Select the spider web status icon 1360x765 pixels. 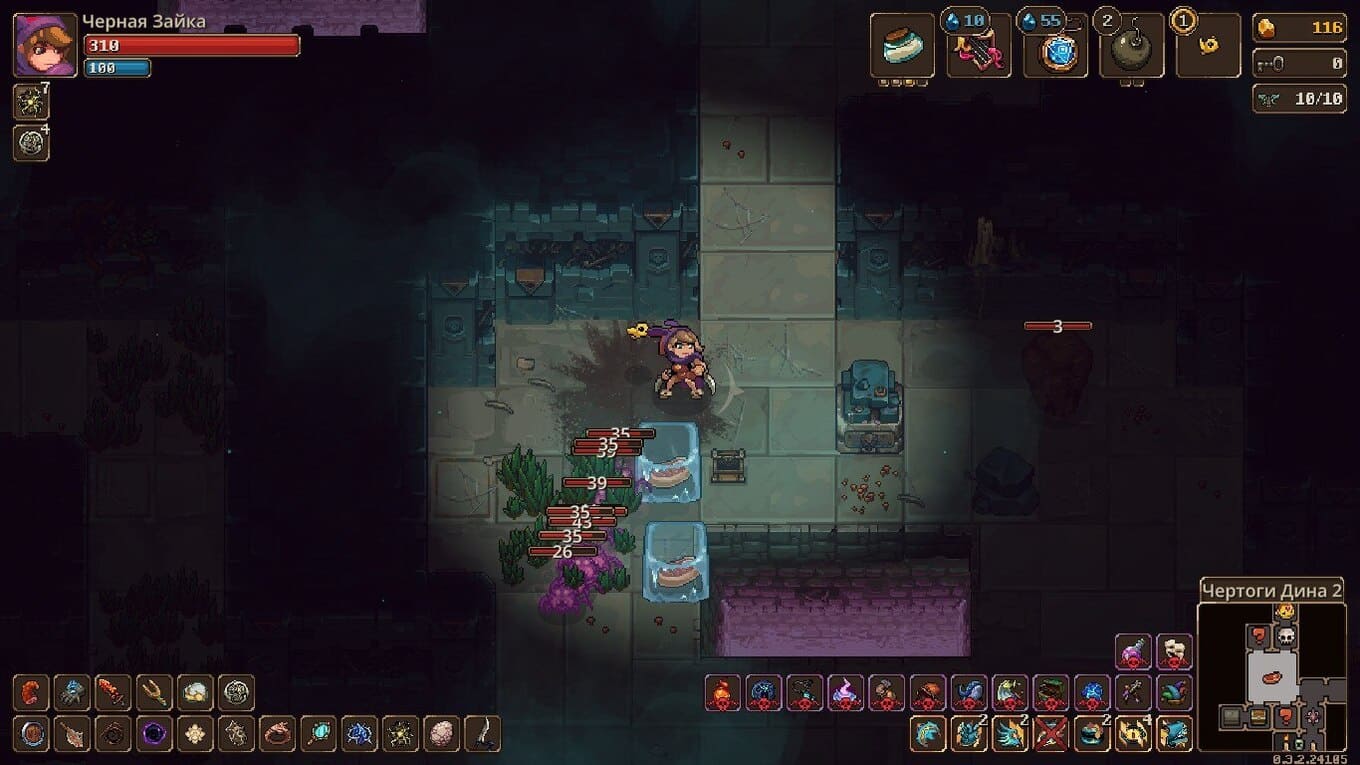point(31,103)
